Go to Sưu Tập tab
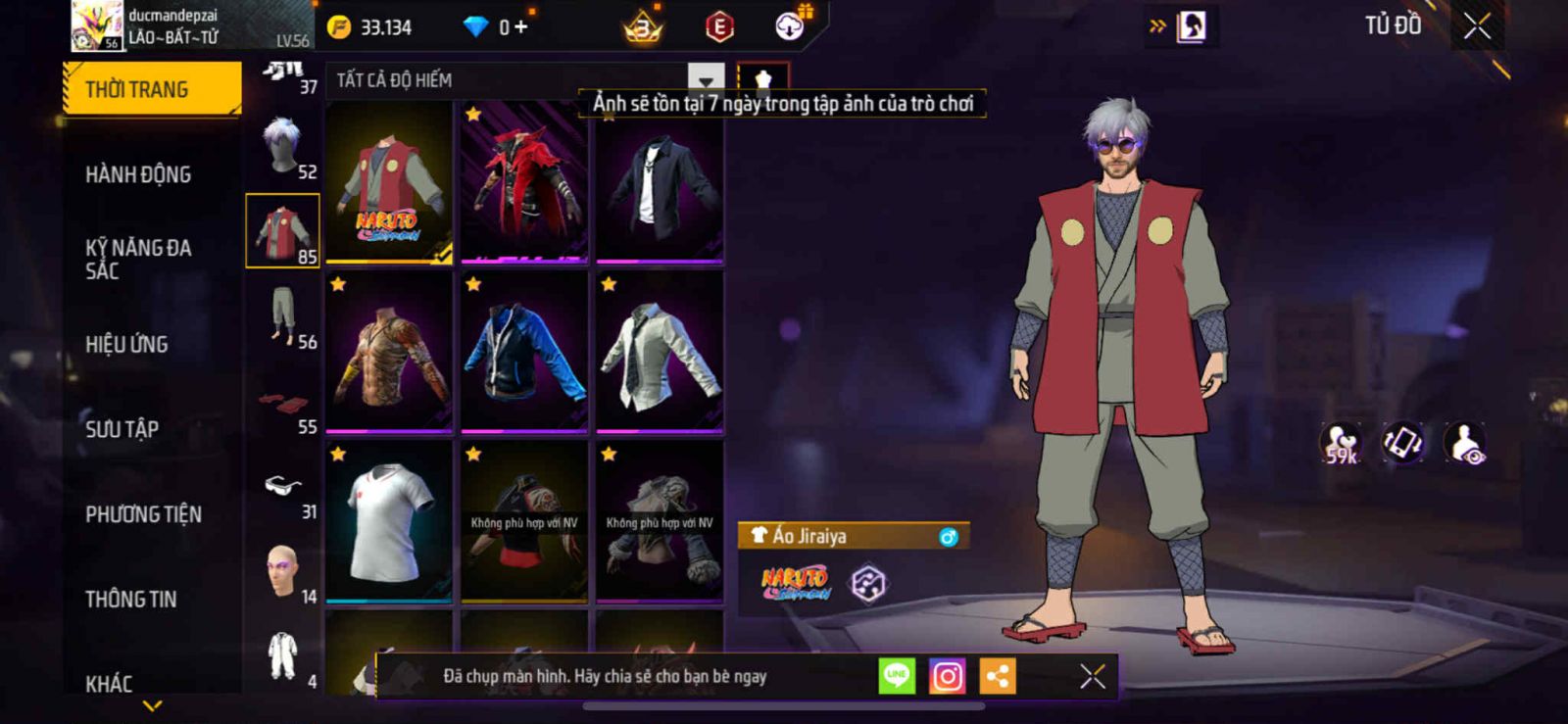1568x724 pixels. click(122, 429)
